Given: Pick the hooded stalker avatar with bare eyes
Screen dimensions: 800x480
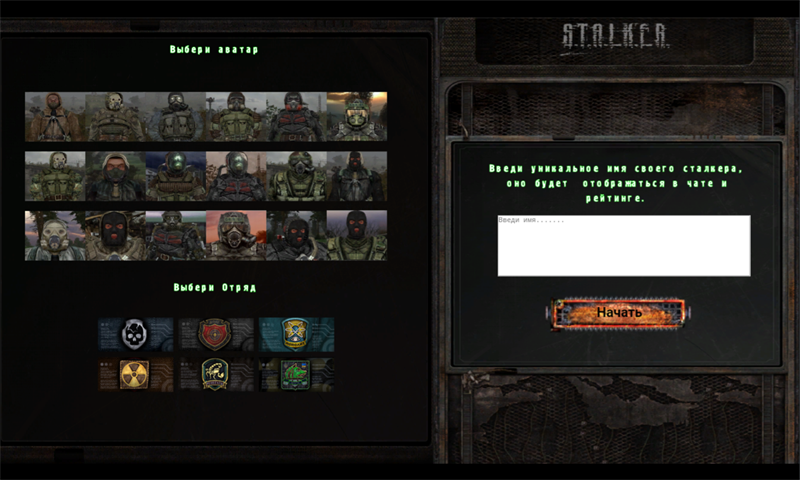Looking at the screenshot, I should [x=115, y=176].
